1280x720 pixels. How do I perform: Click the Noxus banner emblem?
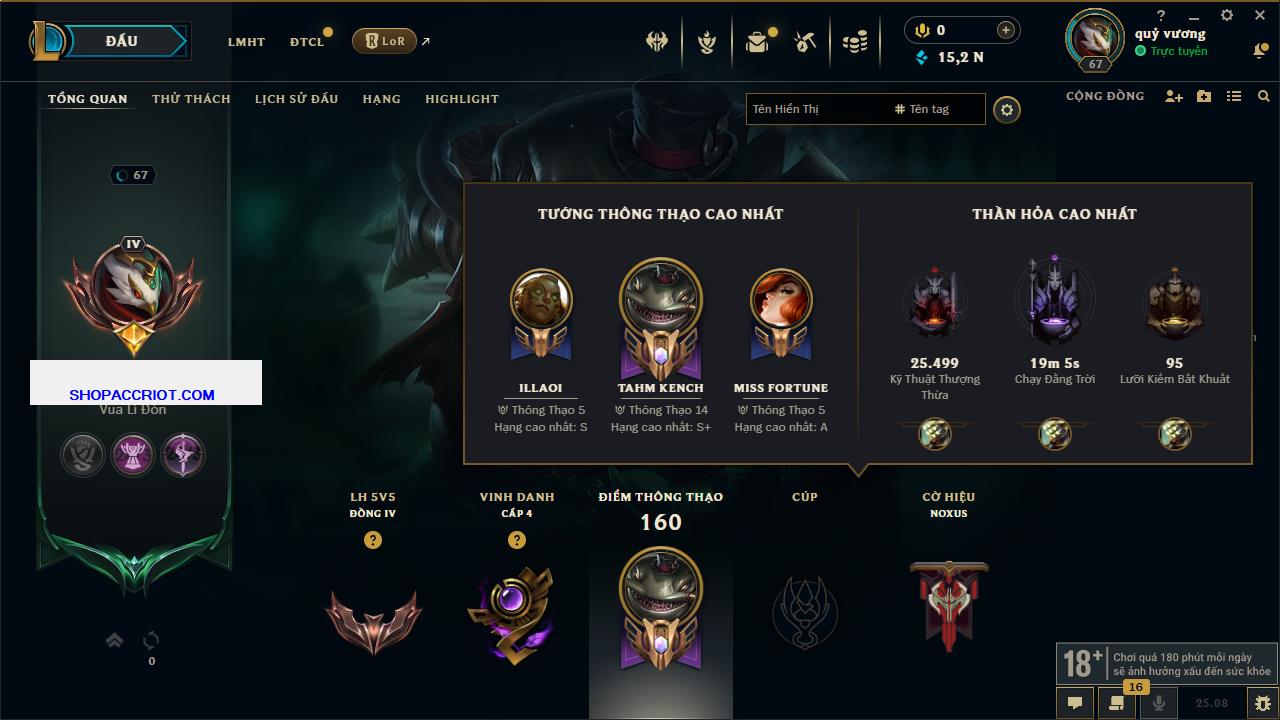coord(949,606)
